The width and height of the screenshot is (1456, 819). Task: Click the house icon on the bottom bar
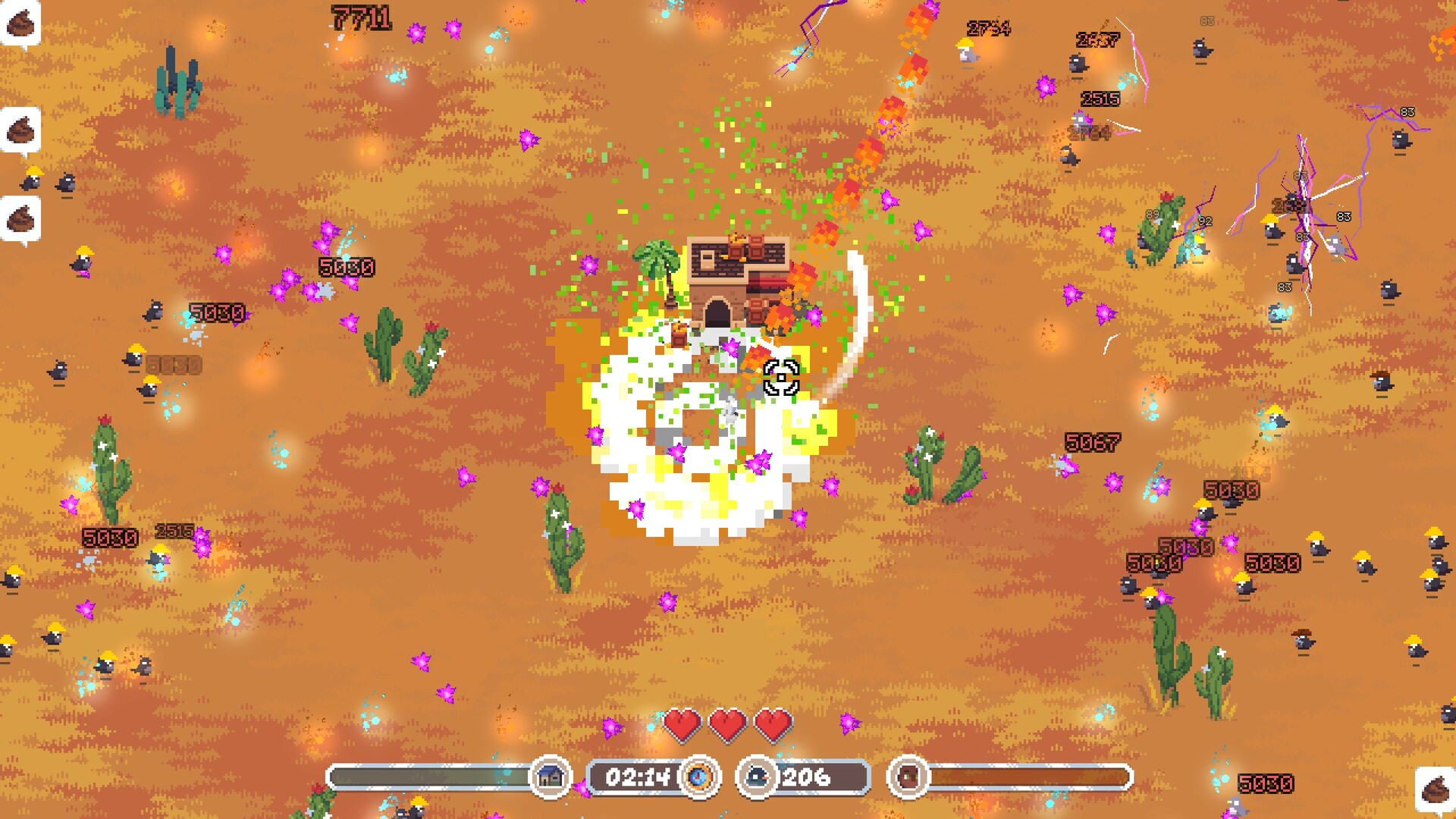(x=550, y=777)
